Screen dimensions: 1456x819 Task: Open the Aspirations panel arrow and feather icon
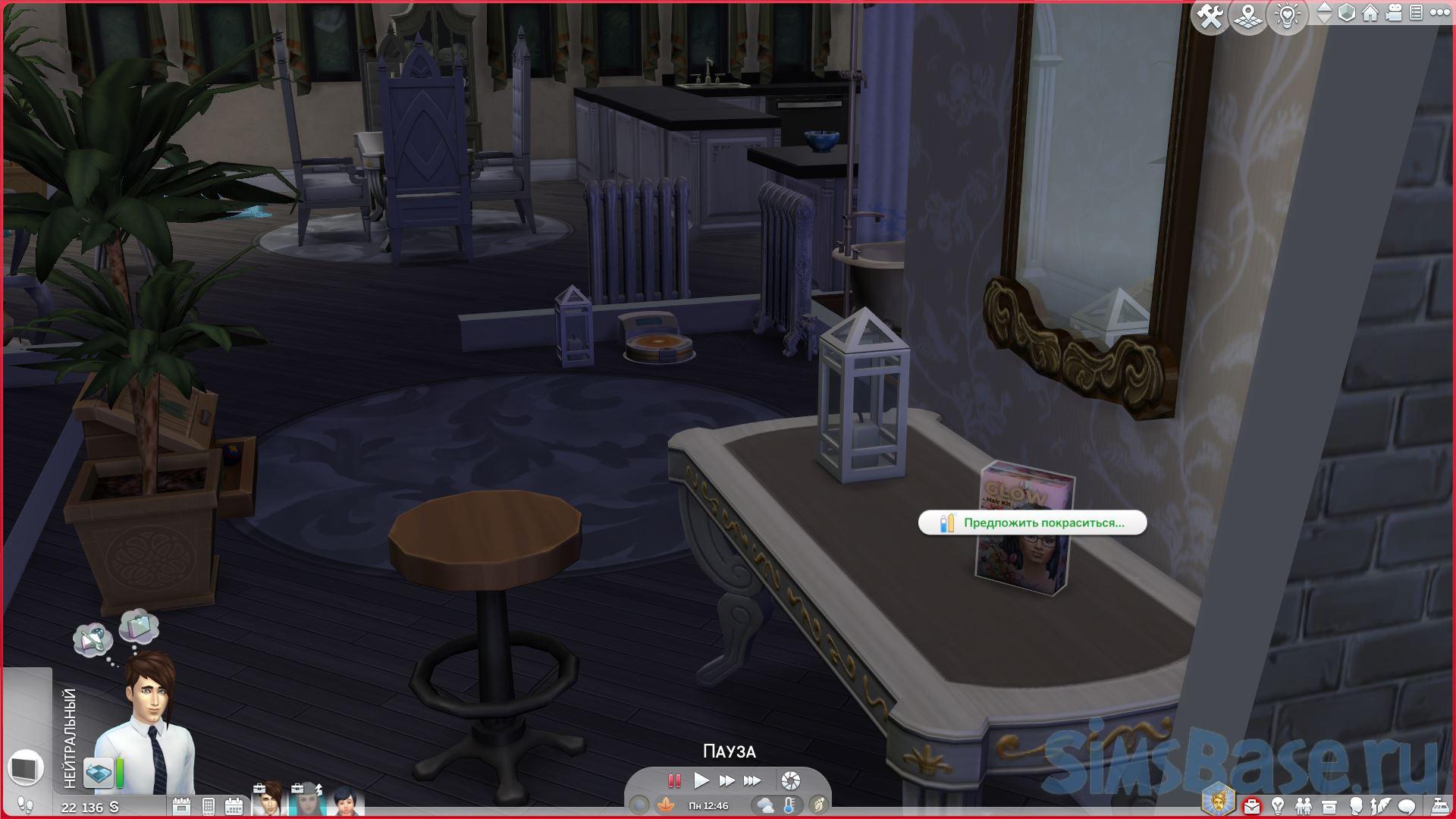pyautogui.click(x=1381, y=805)
